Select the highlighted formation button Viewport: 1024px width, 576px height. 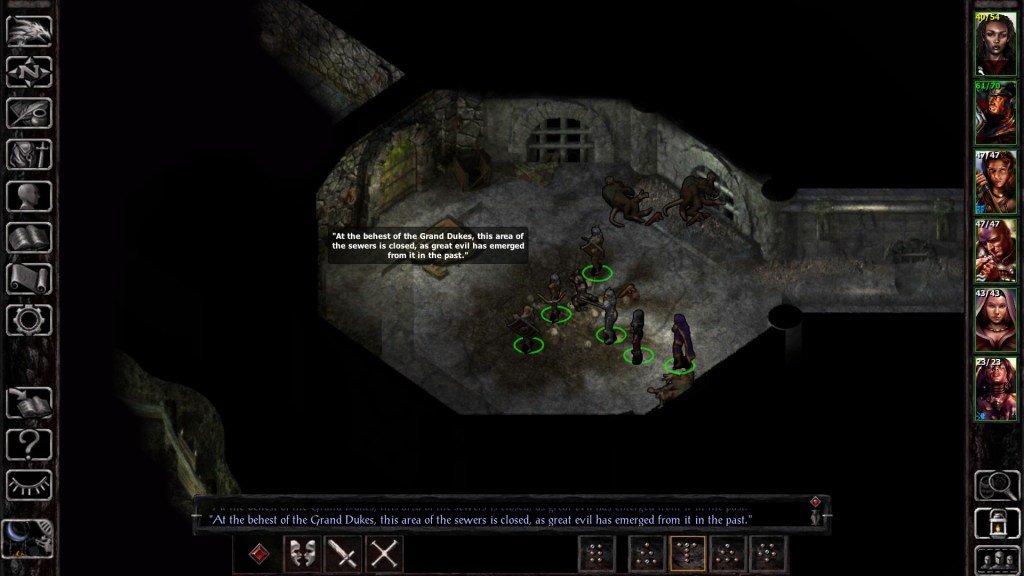point(687,553)
